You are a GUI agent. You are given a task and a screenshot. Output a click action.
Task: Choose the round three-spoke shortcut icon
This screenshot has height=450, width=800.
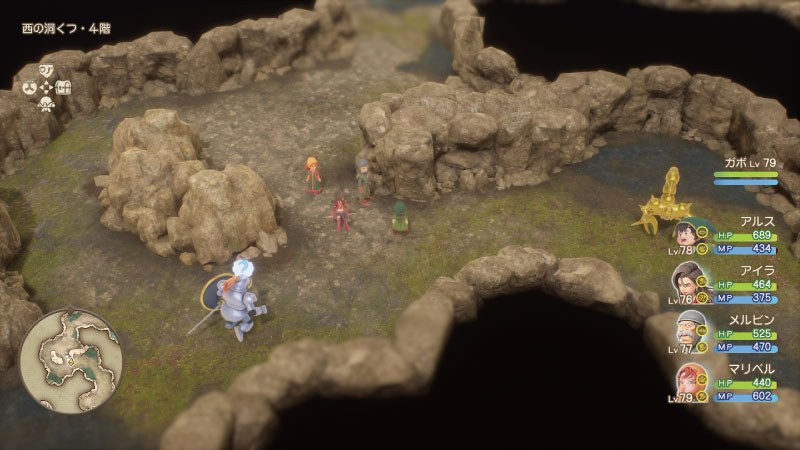click(x=29, y=87)
